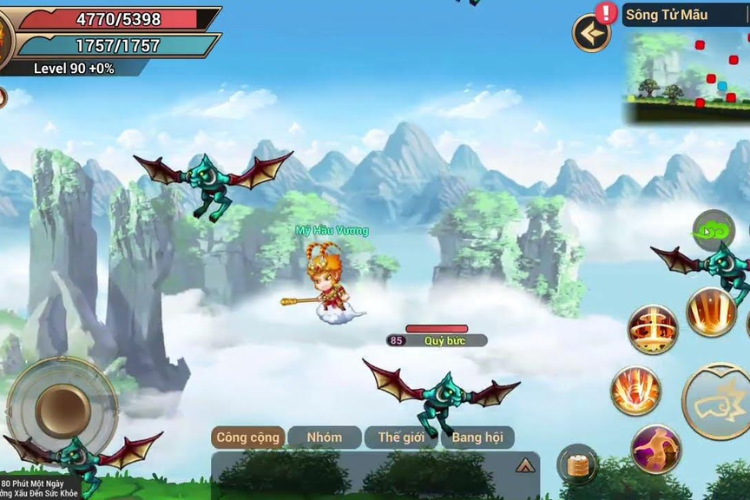The height and width of the screenshot is (500, 750).
Task: Show the Bang hội chat tab
Action: [x=478, y=437]
